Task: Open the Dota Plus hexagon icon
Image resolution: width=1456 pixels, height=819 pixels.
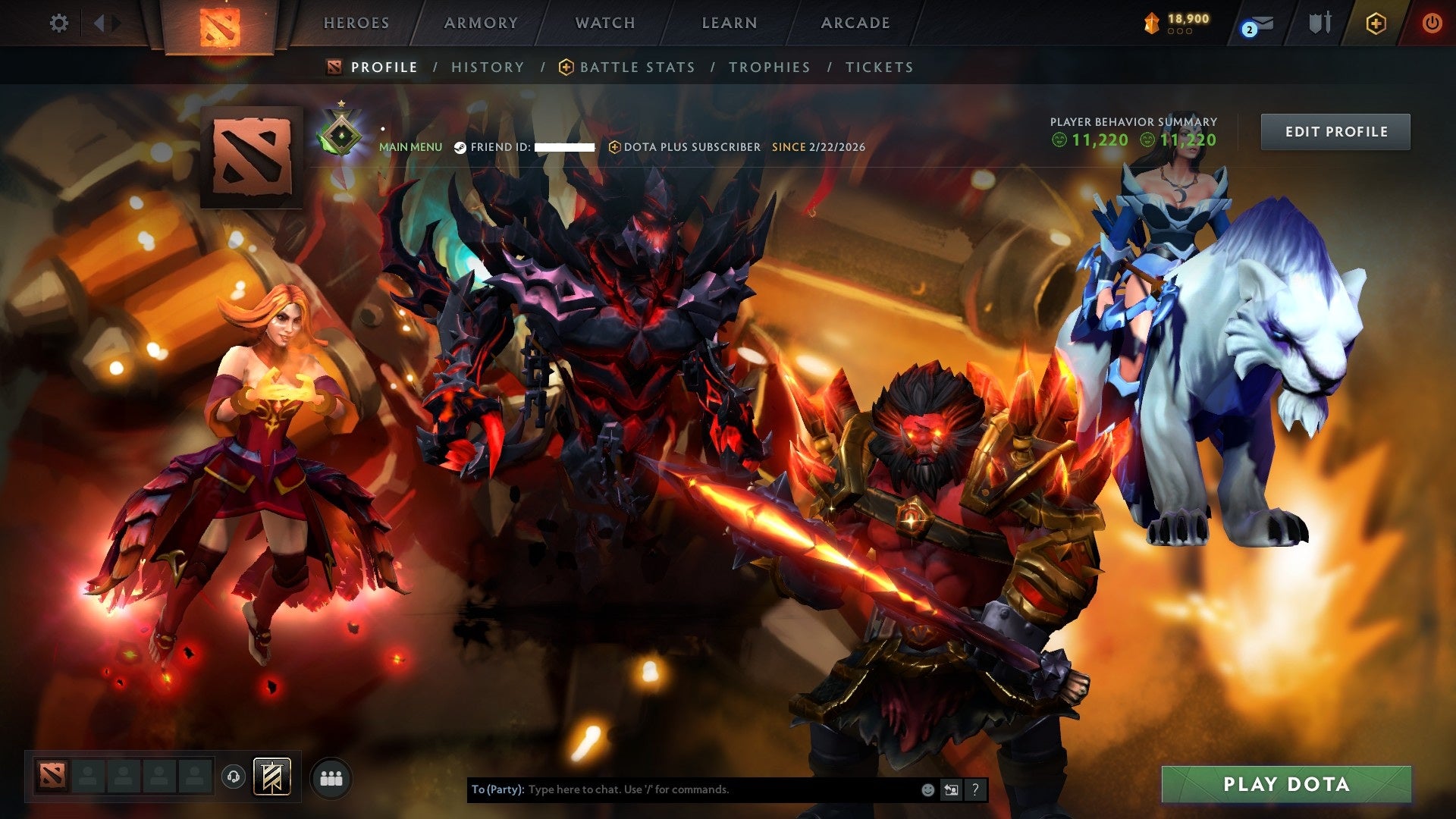Action: point(1377,23)
